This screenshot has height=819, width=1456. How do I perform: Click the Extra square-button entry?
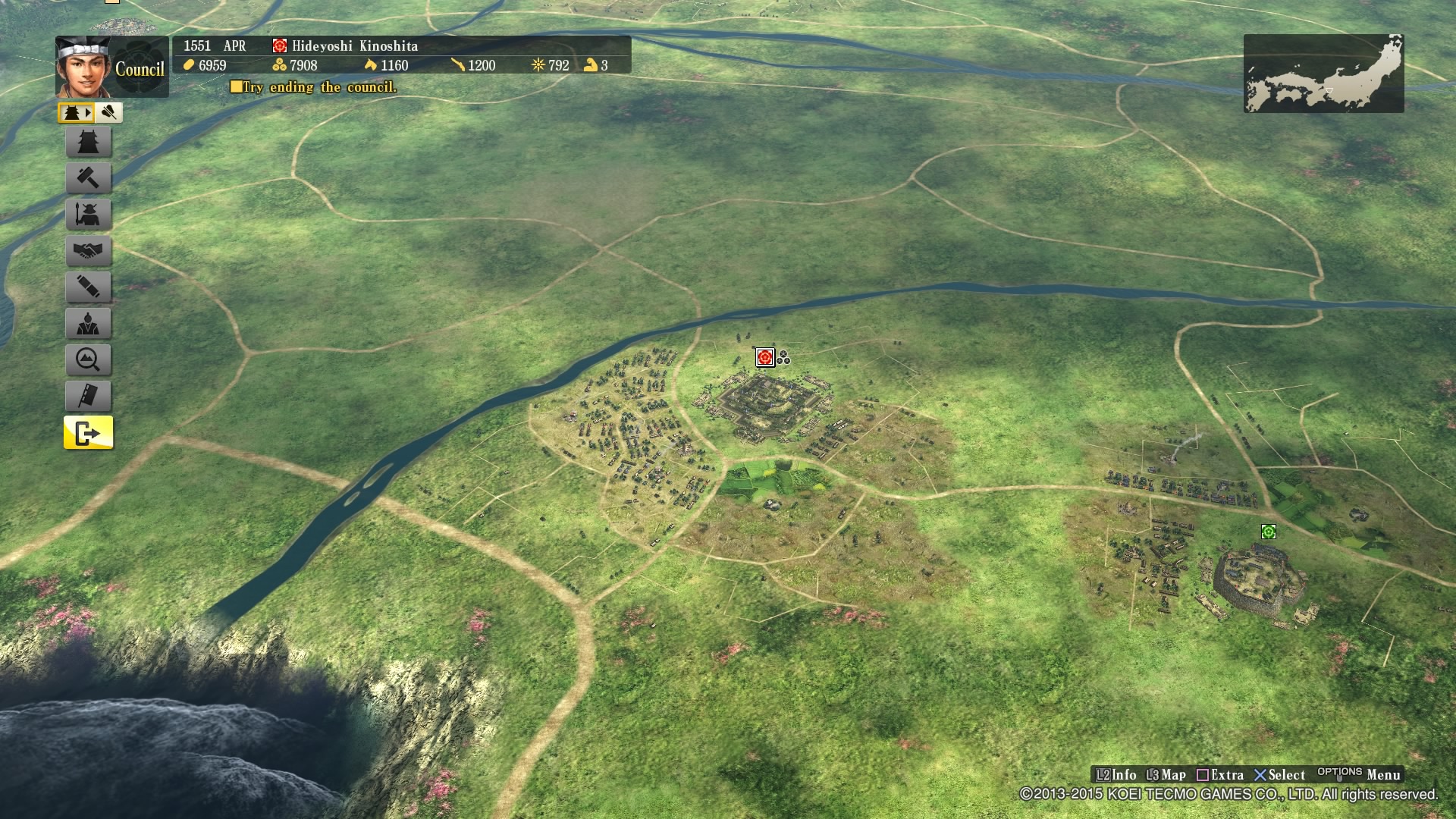click(1223, 775)
